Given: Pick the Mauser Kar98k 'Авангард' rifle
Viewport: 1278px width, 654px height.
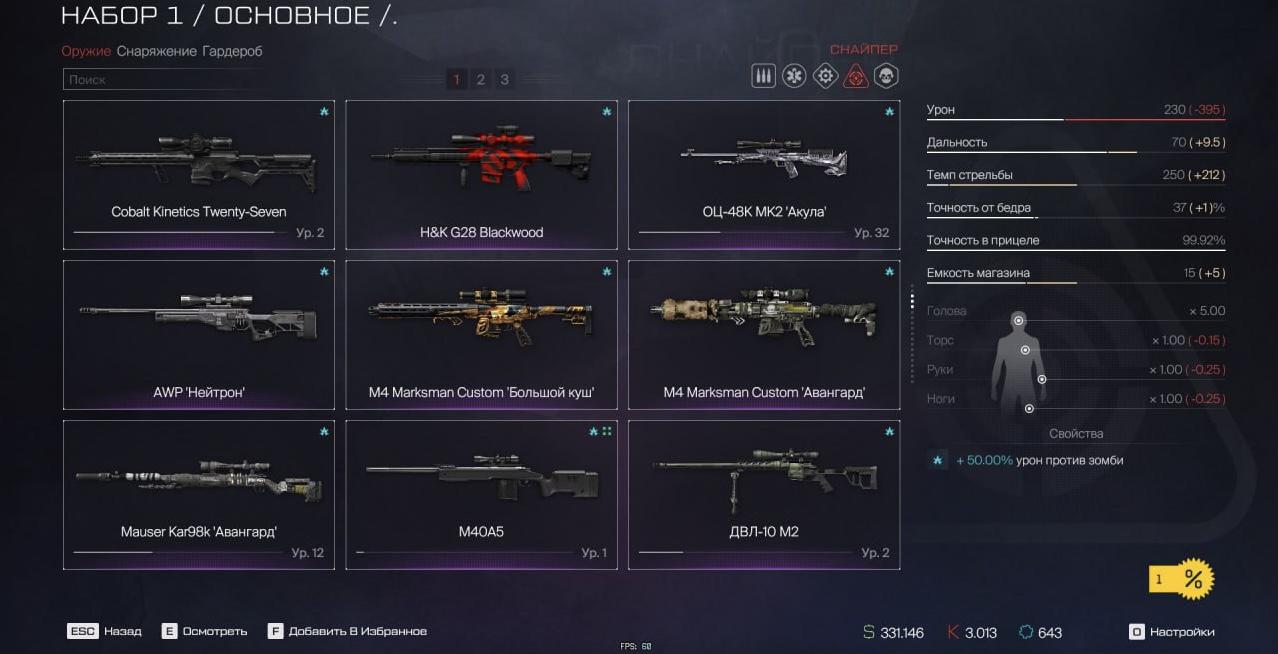Looking at the screenshot, I should [198, 494].
